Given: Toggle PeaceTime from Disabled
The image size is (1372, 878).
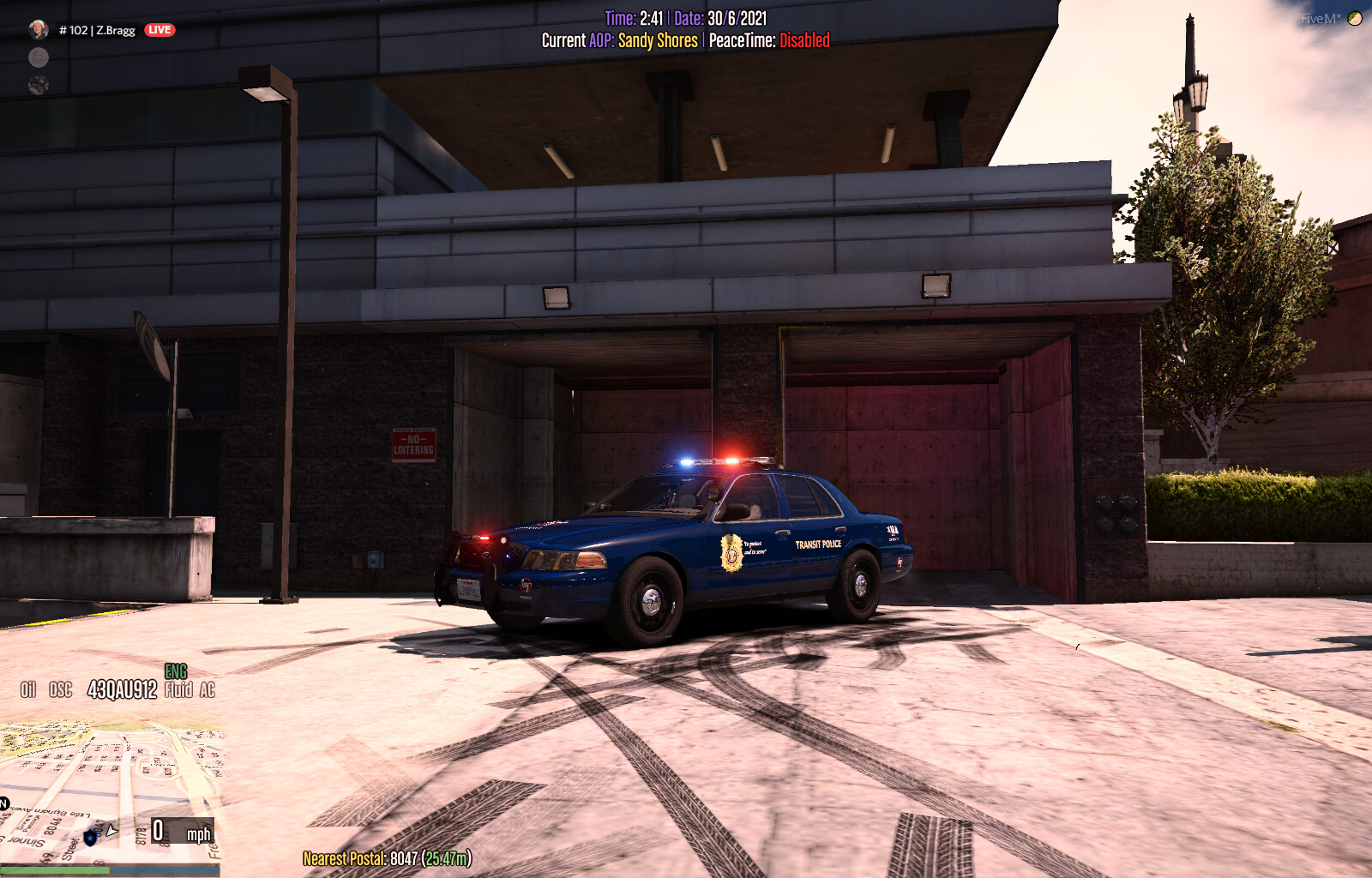Looking at the screenshot, I should [804, 38].
